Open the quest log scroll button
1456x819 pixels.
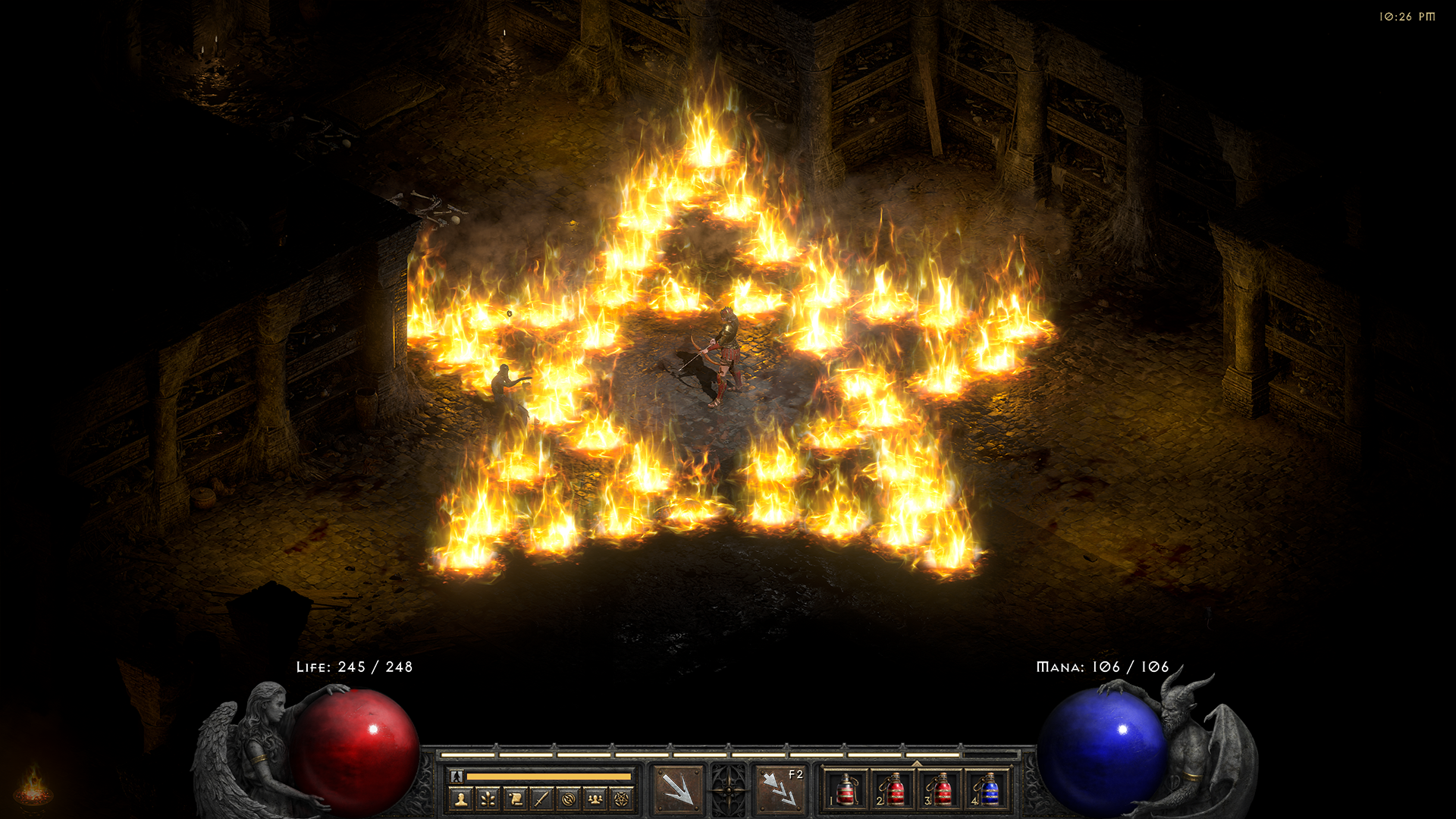tap(515, 799)
